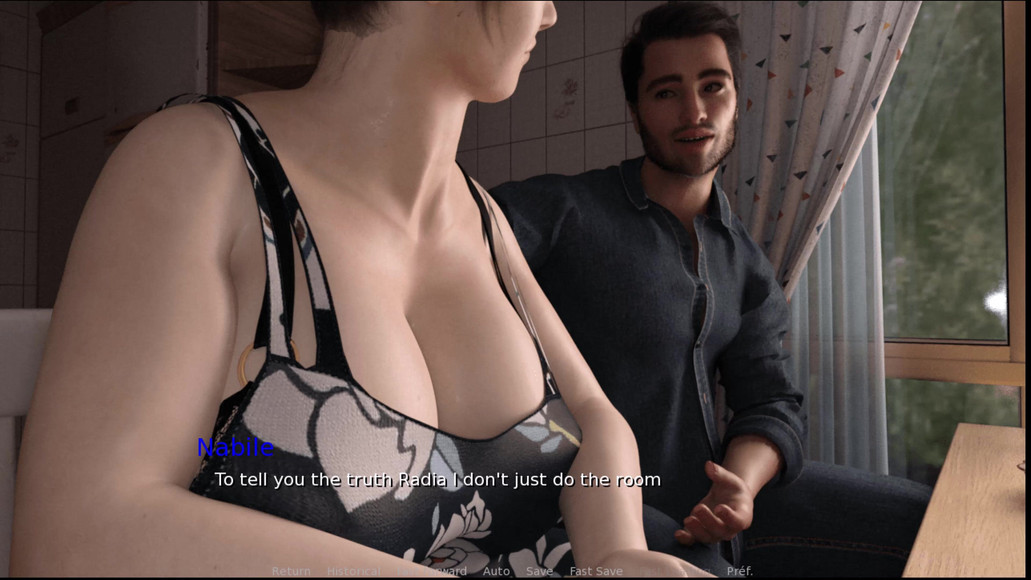Open the Préf. preferences menu
This screenshot has height=580, width=1031.
pyautogui.click(x=740, y=571)
